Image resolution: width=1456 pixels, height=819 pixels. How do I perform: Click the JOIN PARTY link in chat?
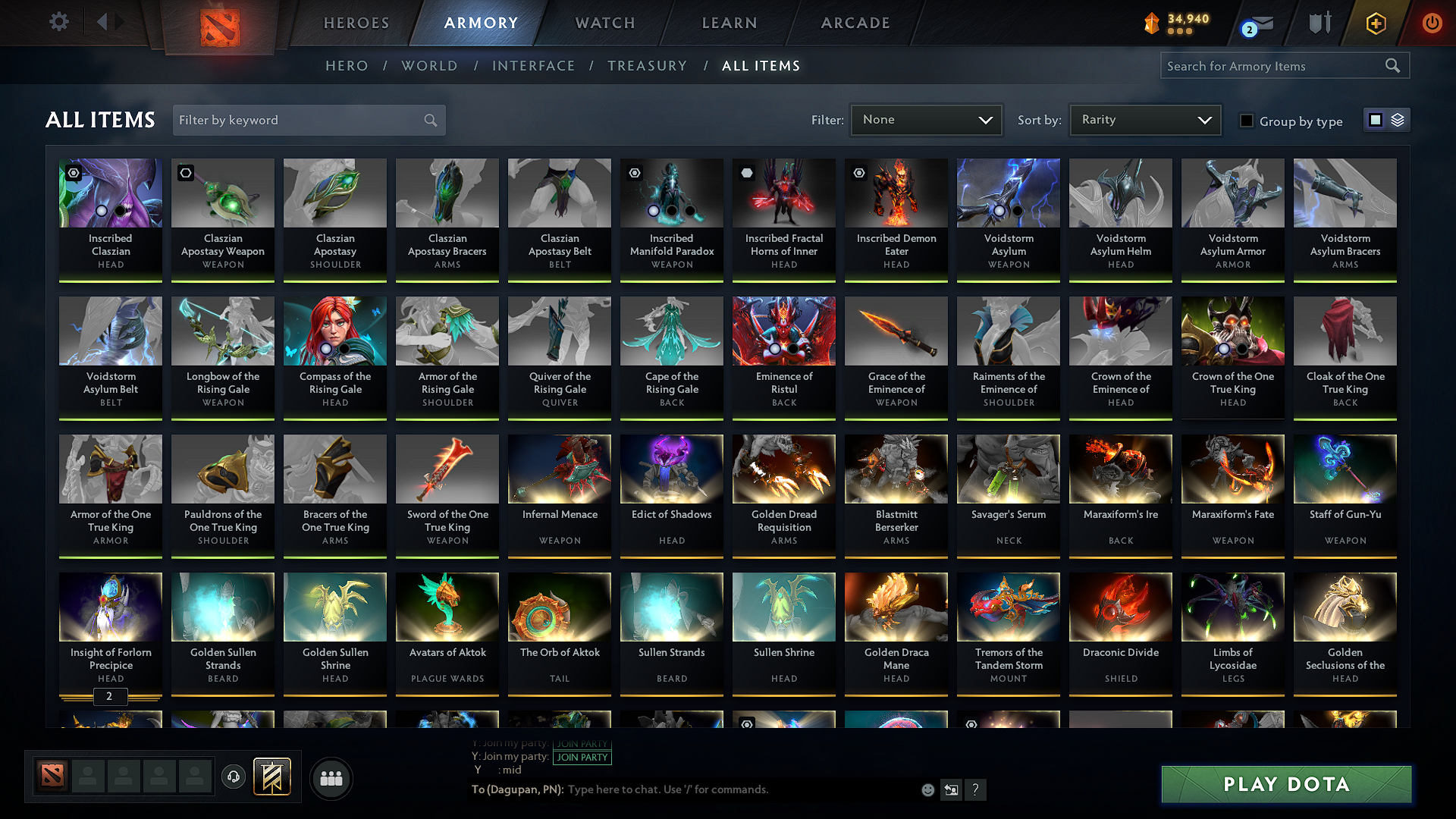click(582, 758)
